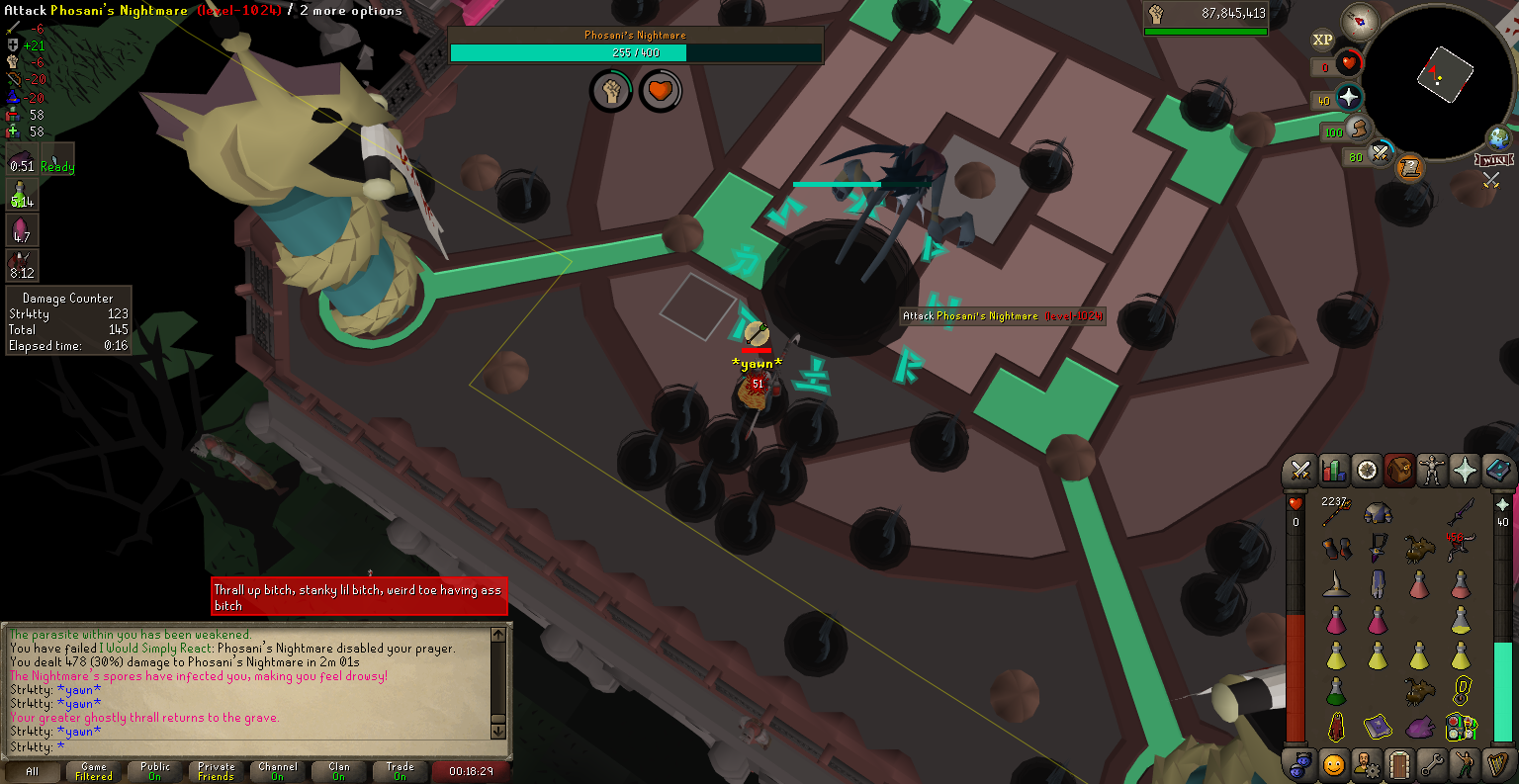Click the Wiki lookup banner

click(1493, 159)
